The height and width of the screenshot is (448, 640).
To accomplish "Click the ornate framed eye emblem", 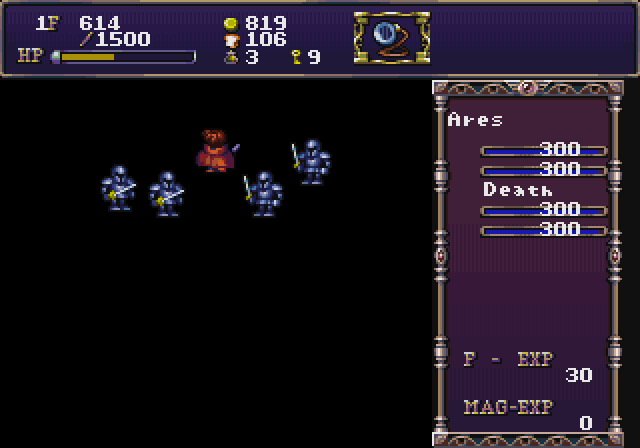I will click(391, 37).
